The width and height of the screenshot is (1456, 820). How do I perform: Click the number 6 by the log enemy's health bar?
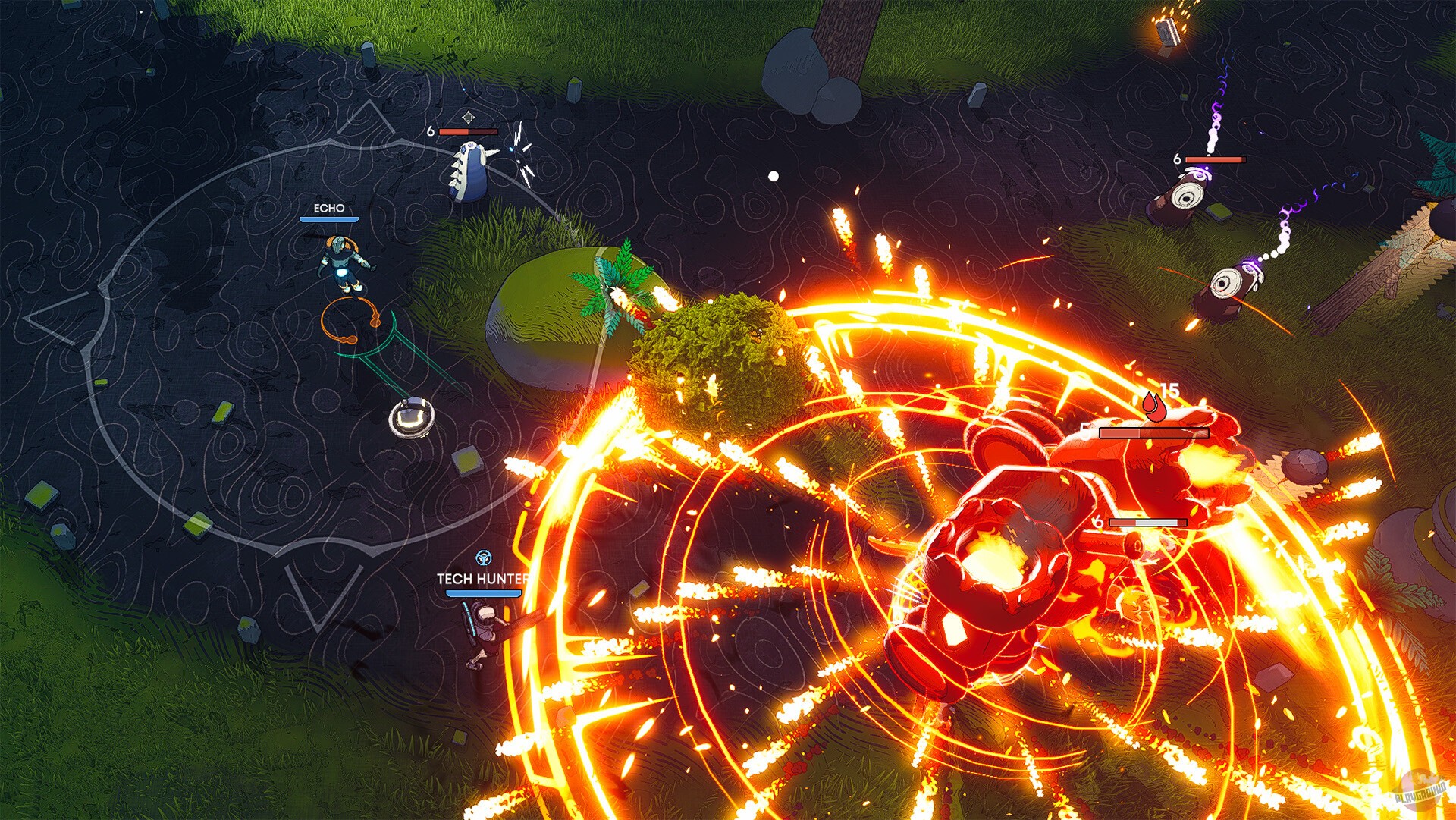coord(1176,159)
